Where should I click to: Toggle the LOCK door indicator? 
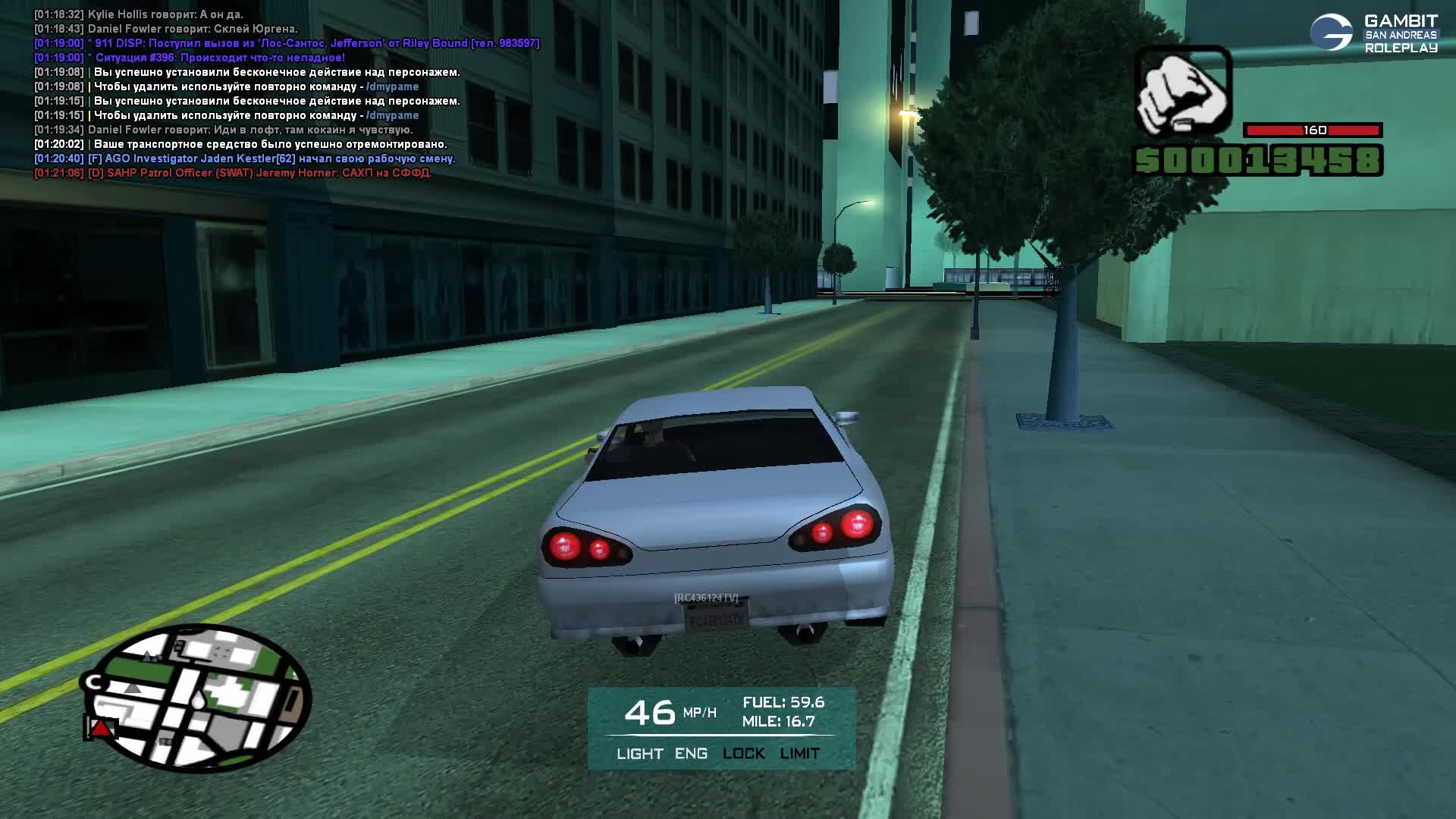[x=743, y=754]
